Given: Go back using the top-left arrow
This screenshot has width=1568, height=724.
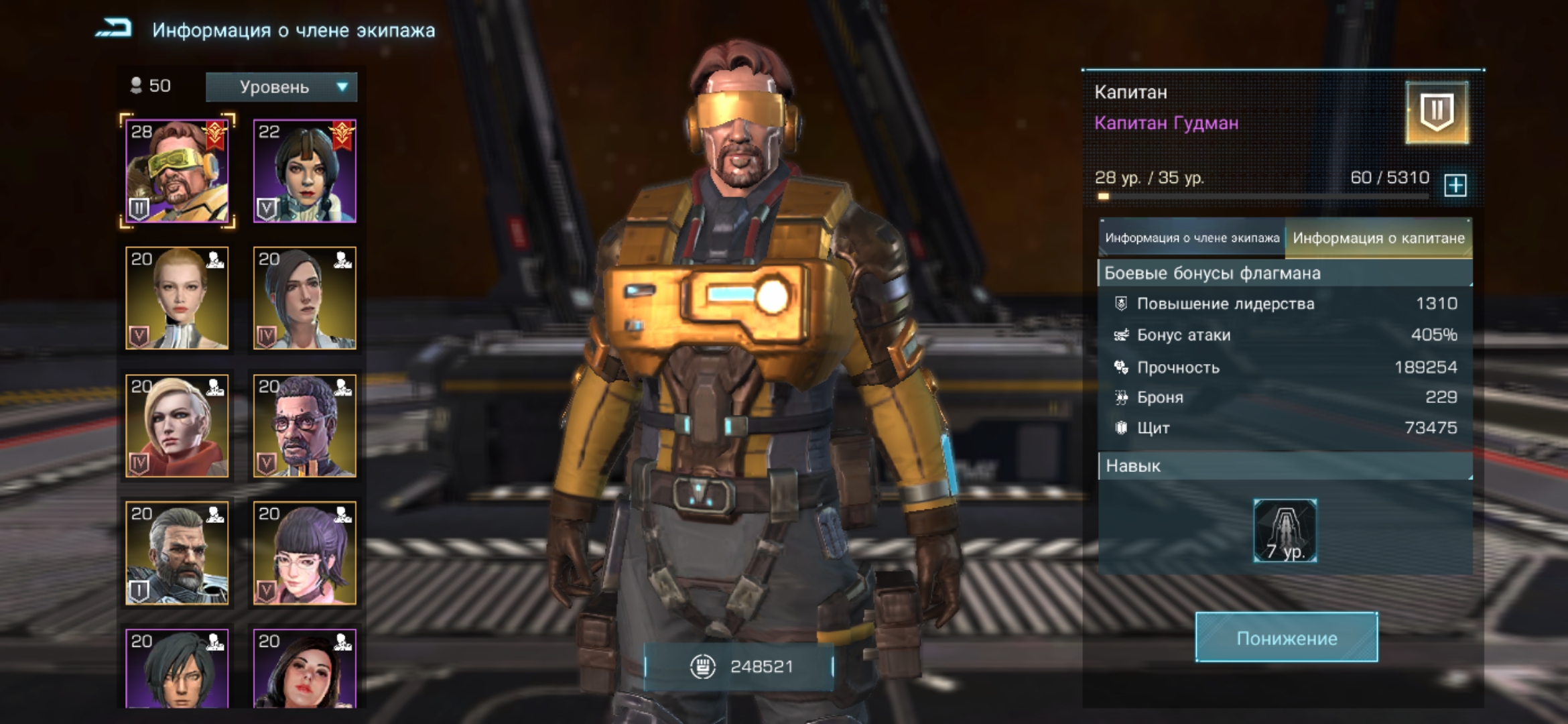Looking at the screenshot, I should (x=114, y=29).
